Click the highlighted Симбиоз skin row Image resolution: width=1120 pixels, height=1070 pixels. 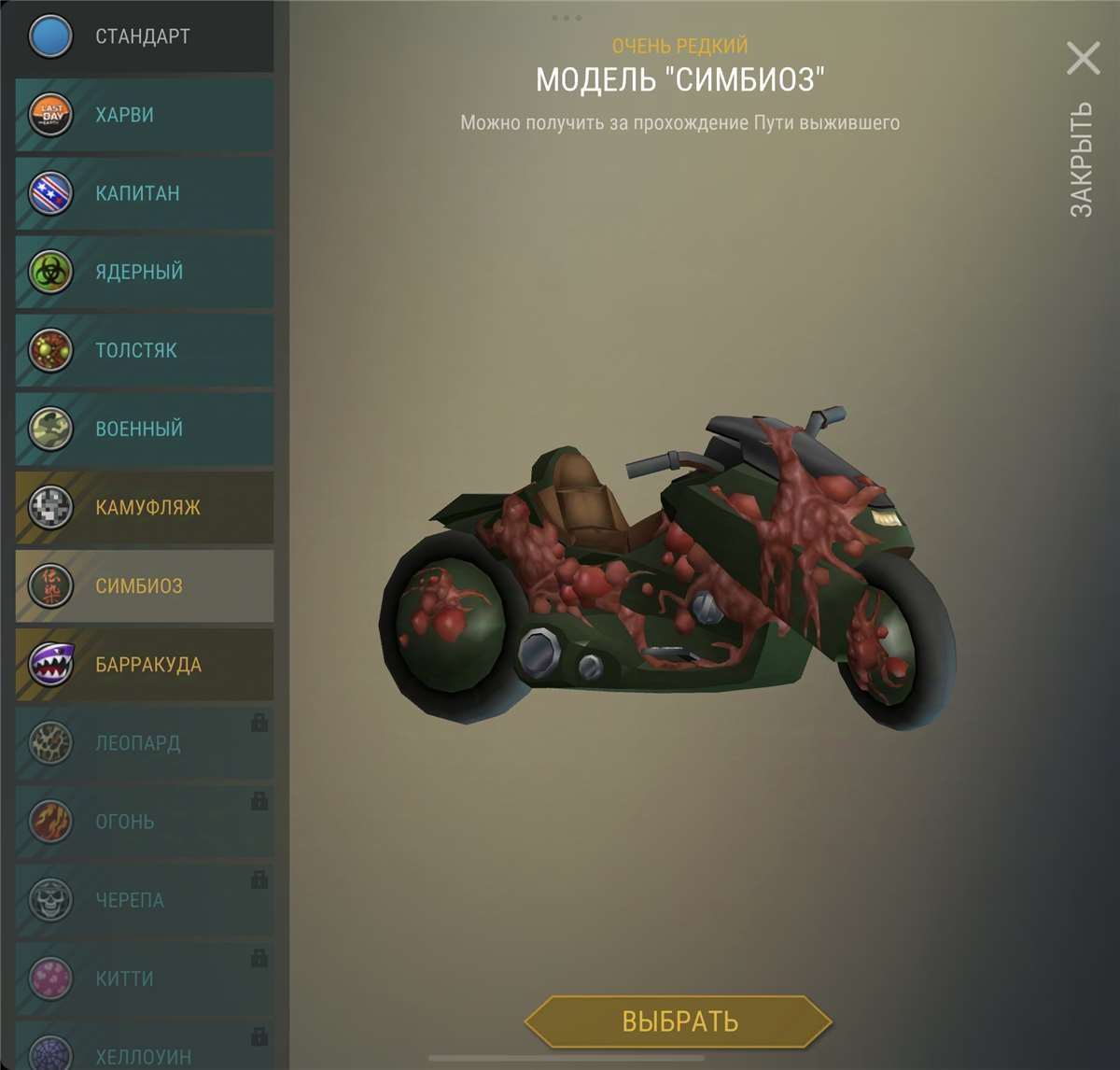(145, 585)
